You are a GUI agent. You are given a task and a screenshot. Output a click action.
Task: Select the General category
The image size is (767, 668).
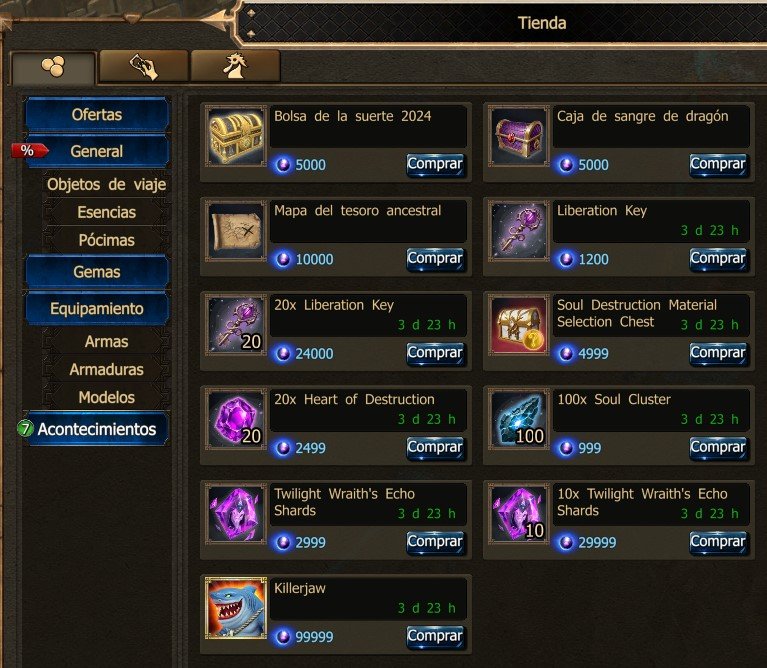coord(97,152)
